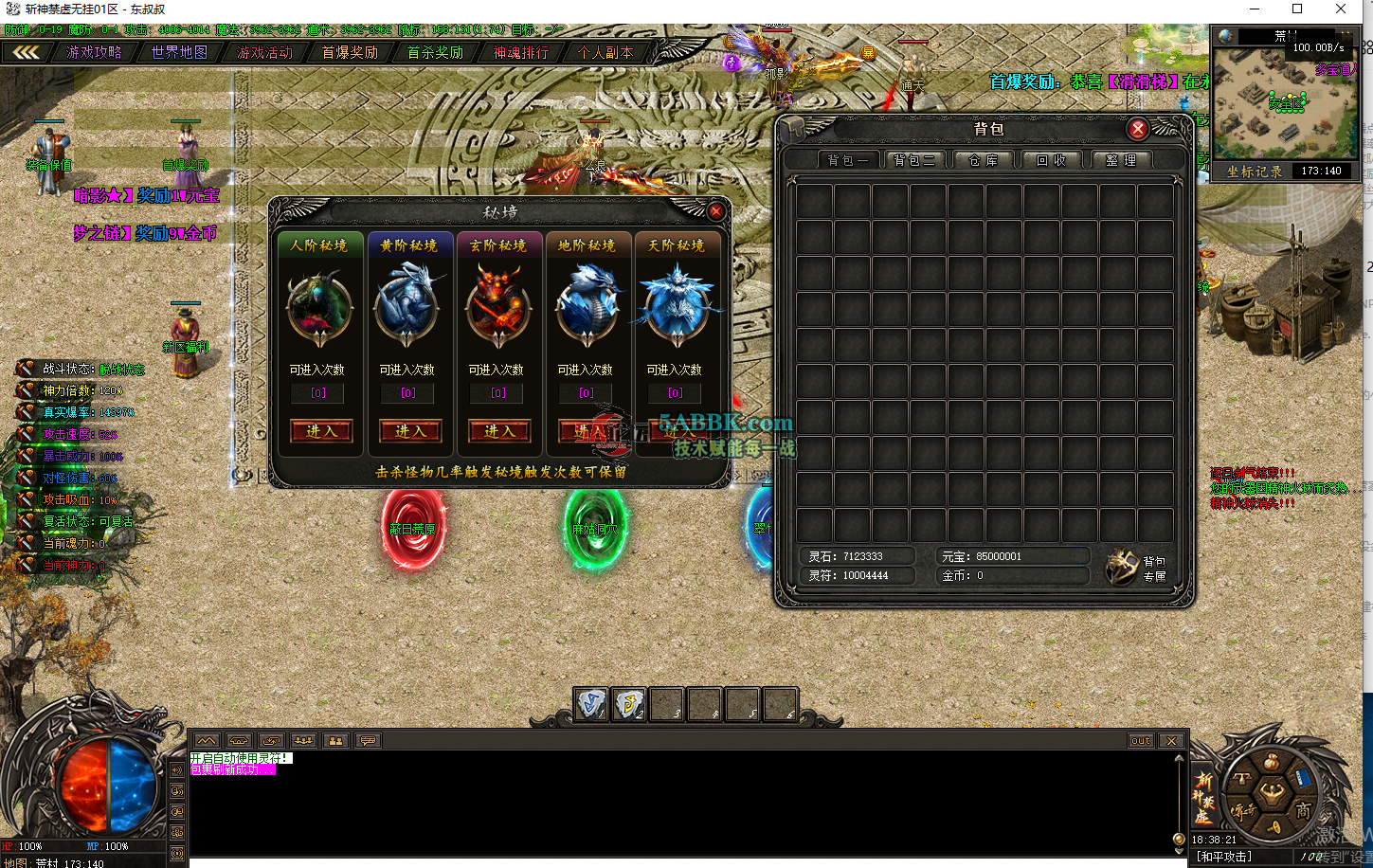This screenshot has height=868, width=1373.
Task: Click the world map mountain icon above chat
Action: point(207,740)
